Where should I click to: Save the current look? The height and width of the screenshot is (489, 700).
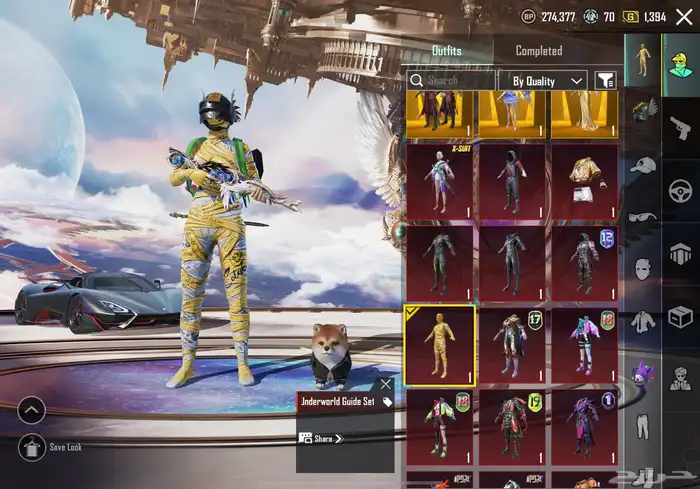pos(31,447)
